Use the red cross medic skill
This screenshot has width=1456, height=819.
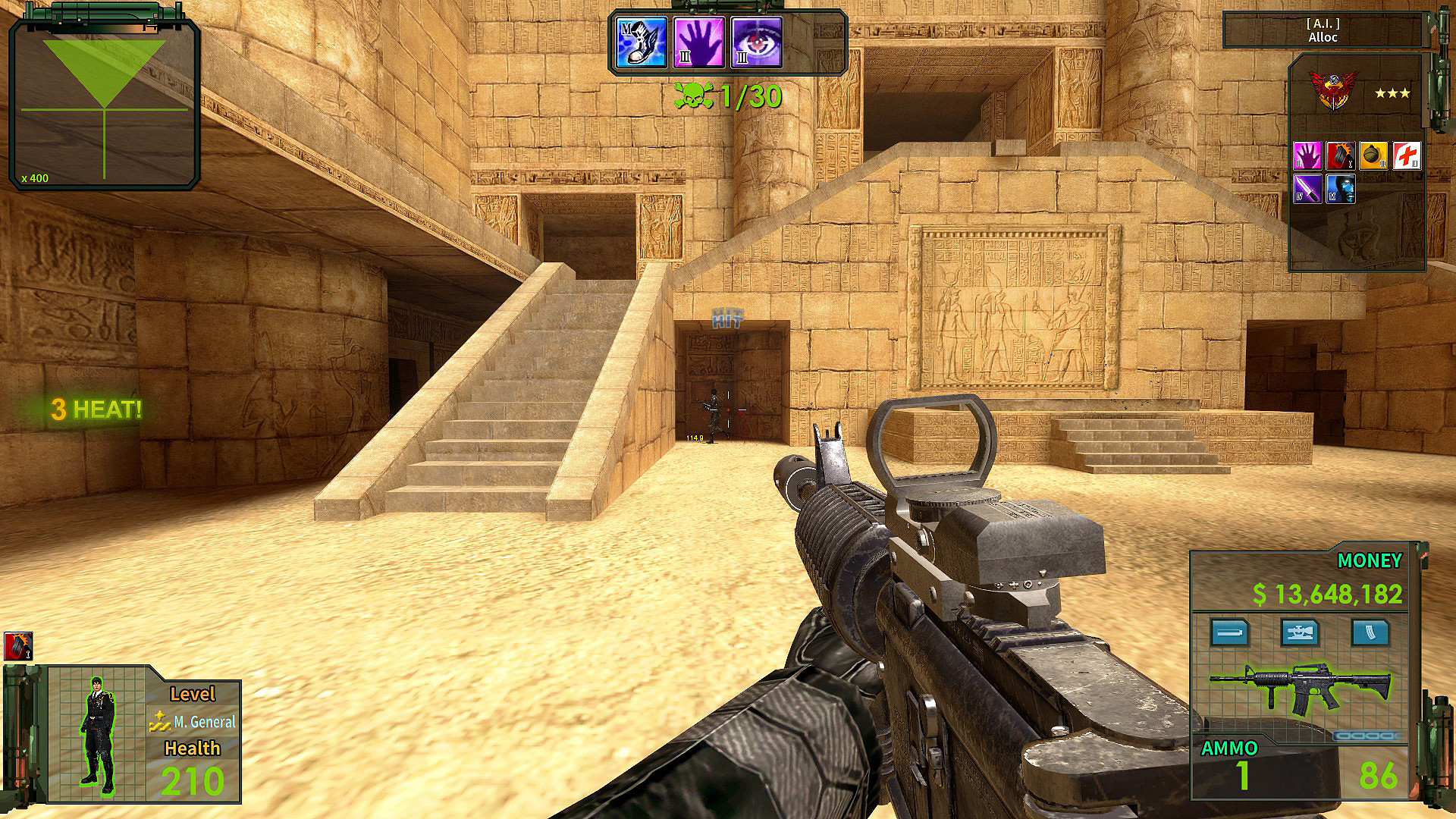pyautogui.click(x=1407, y=156)
